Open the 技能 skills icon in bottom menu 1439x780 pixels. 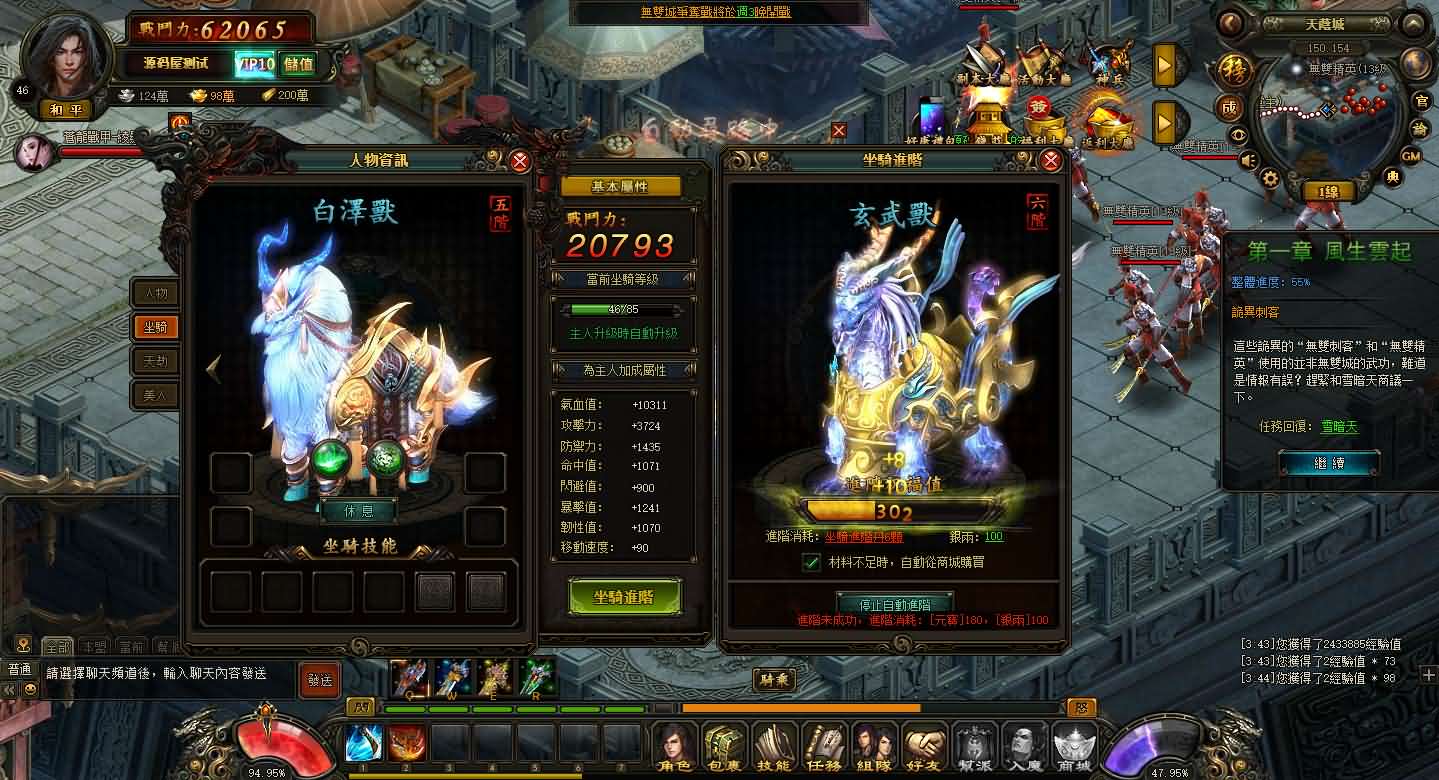[x=773, y=745]
